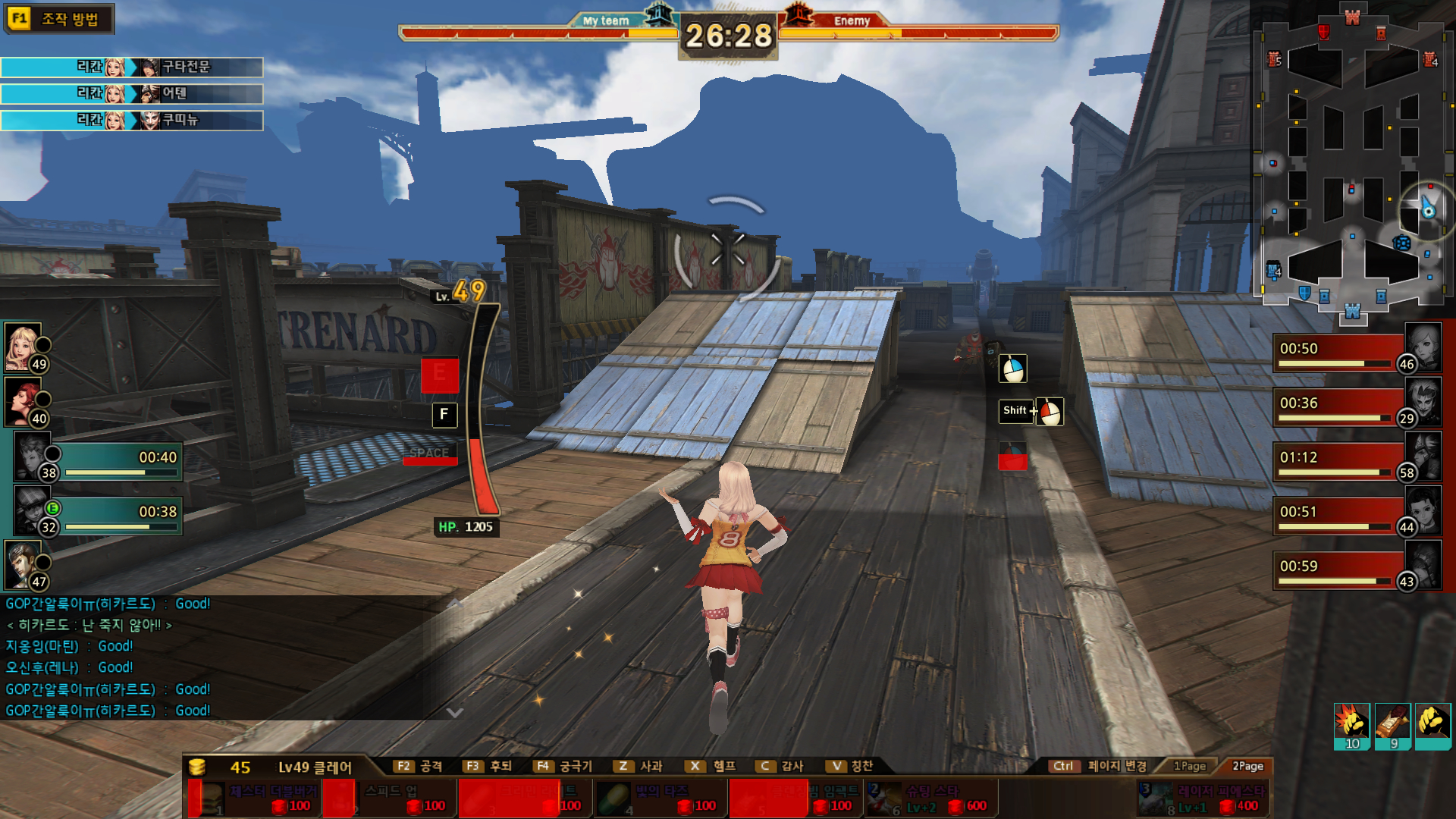This screenshot has height=819, width=1456.
Task: Purchase the 빛의 타즈 pill item
Action: [x=659, y=799]
